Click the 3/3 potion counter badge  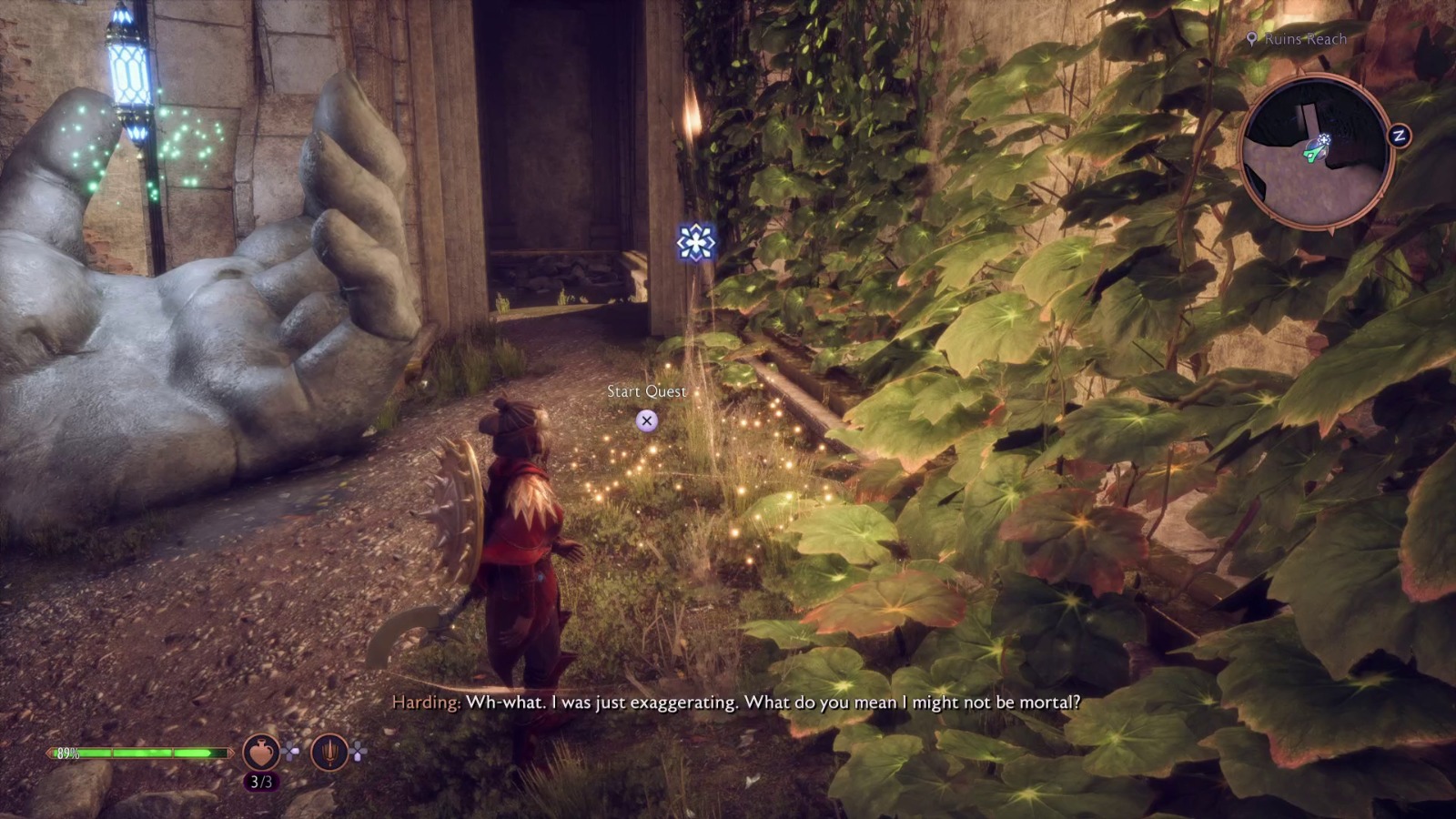click(260, 779)
